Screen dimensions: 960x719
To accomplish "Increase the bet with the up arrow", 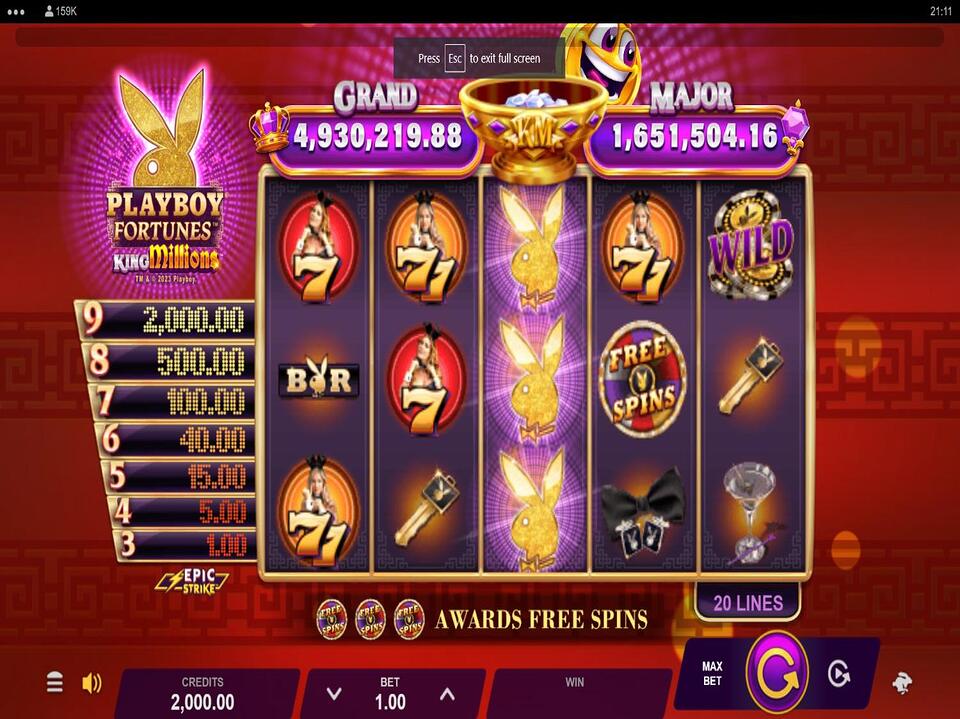I will click(x=447, y=694).
